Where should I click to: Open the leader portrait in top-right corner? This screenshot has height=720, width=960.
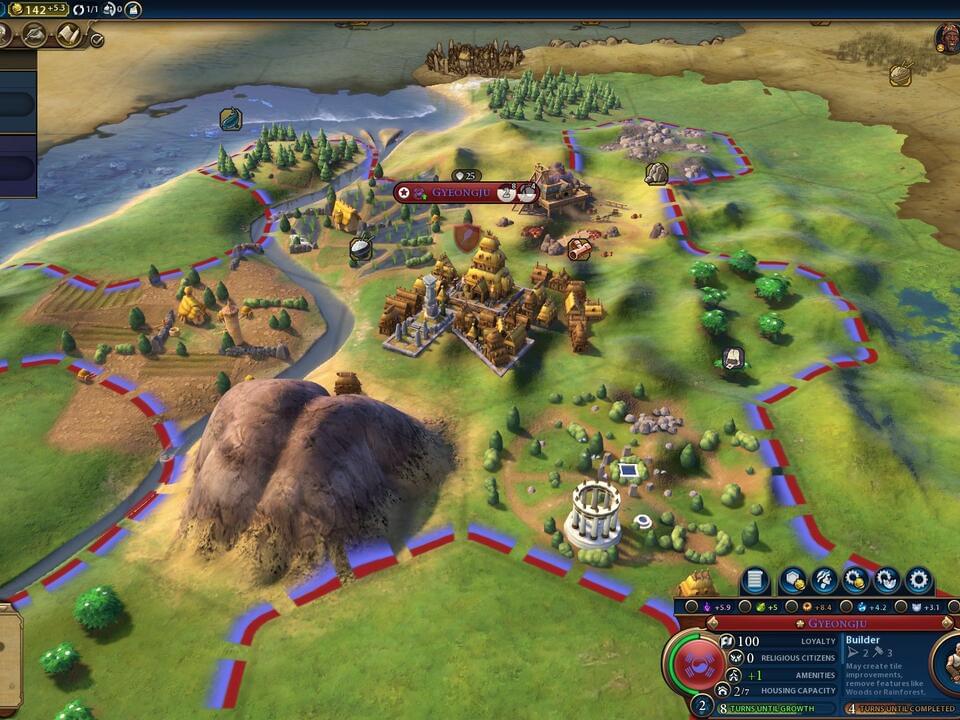948,39
